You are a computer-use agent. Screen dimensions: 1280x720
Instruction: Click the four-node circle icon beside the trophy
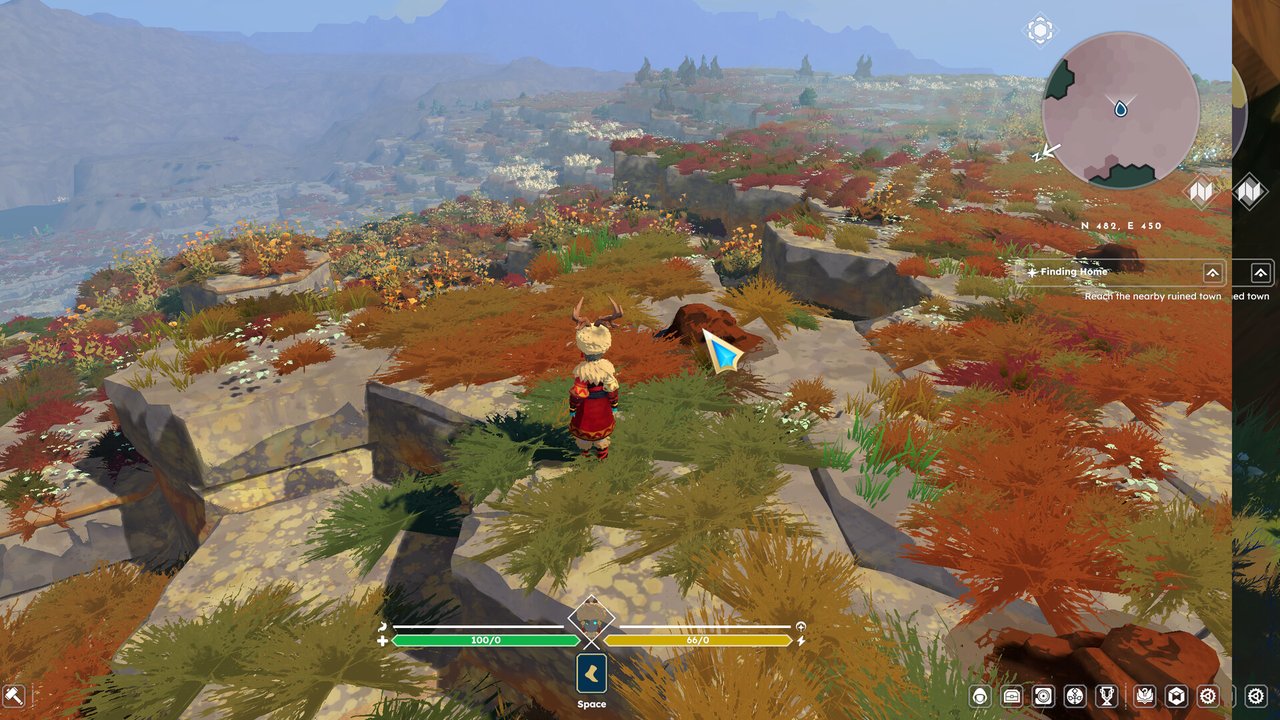coord(1075,696)
